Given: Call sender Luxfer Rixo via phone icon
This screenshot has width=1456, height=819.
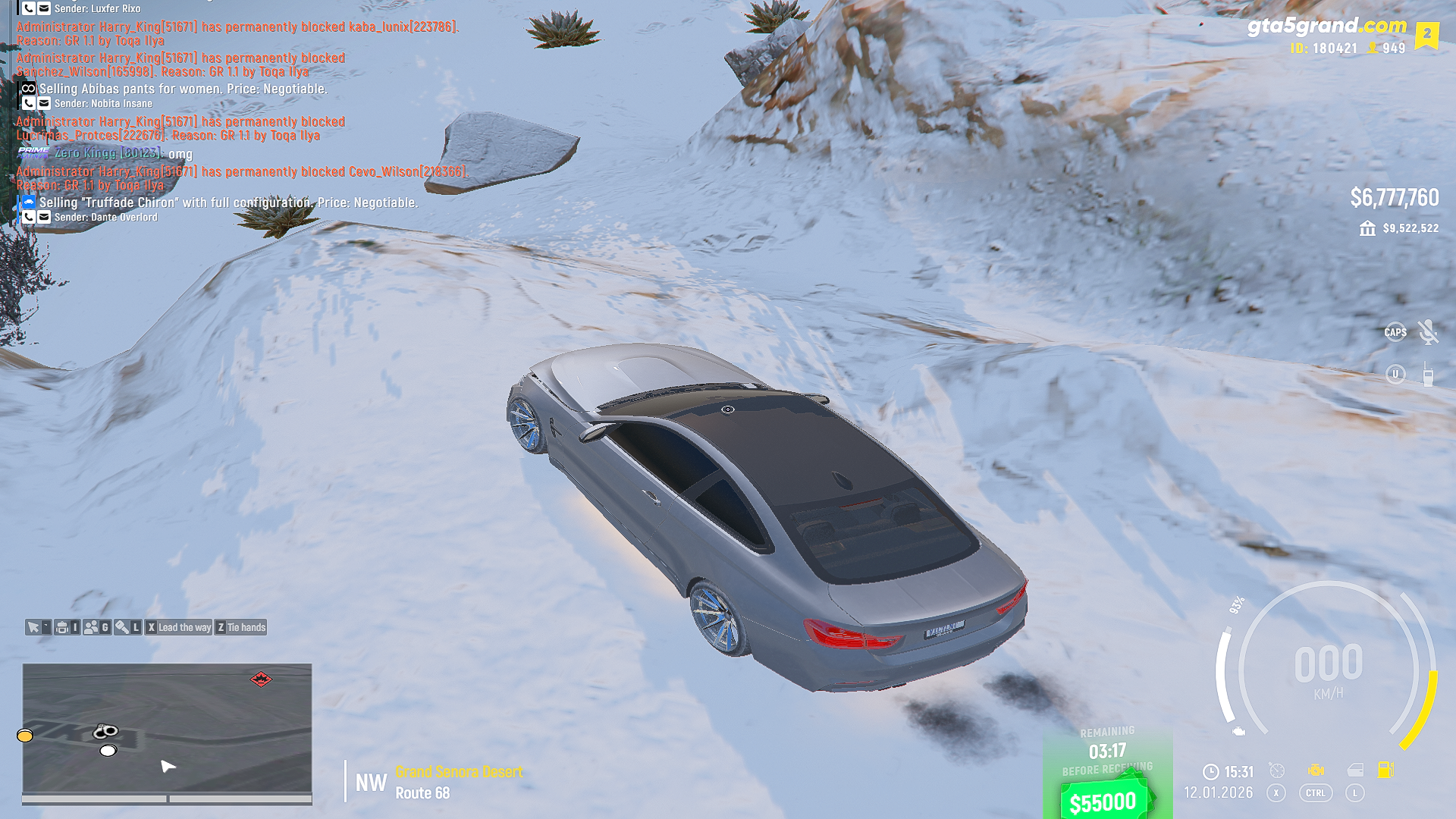Looking at the screenshot, I should tap(29, 8).
